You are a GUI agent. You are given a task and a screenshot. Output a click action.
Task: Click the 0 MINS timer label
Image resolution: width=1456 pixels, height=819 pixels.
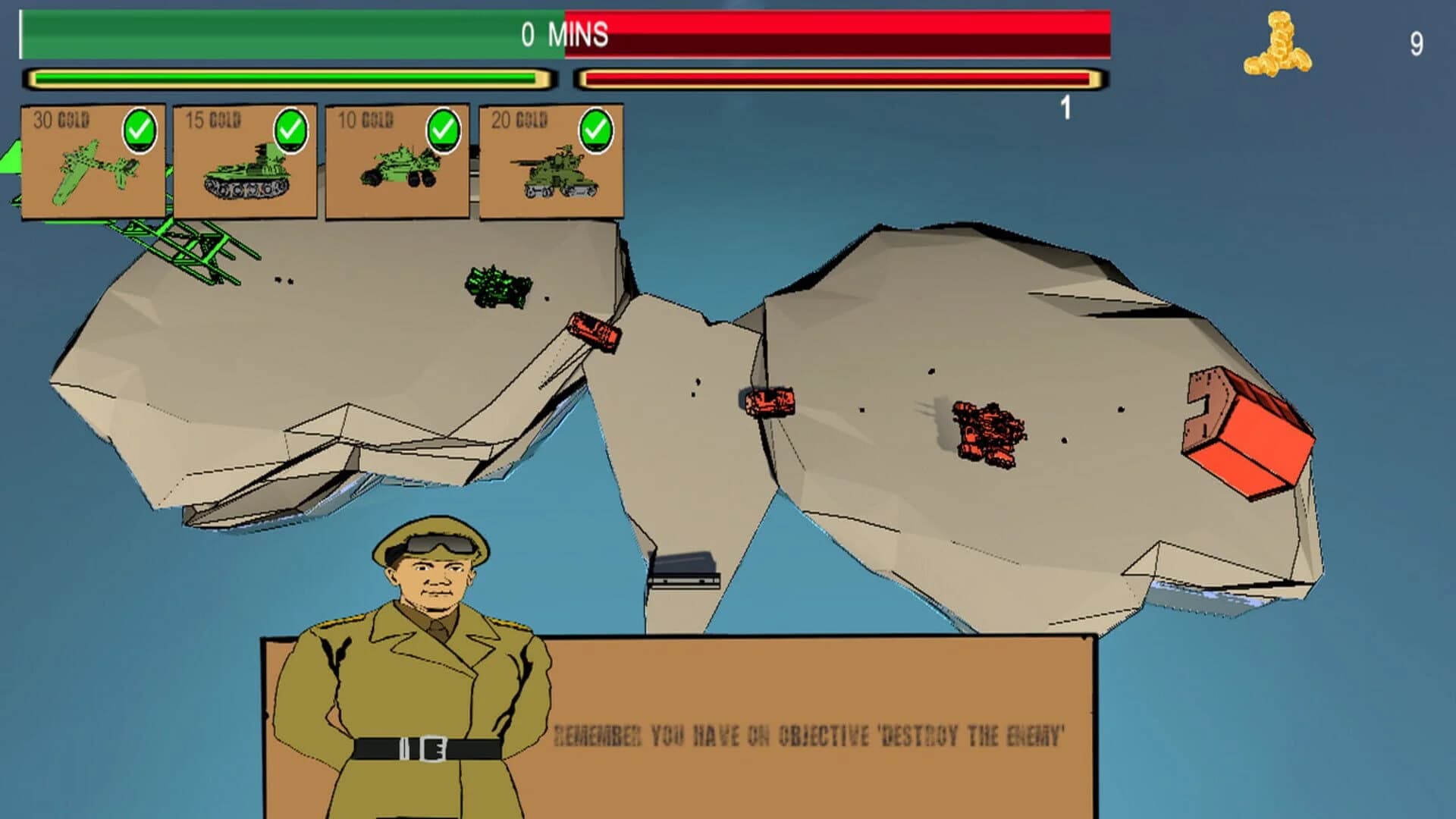point(563,33)
